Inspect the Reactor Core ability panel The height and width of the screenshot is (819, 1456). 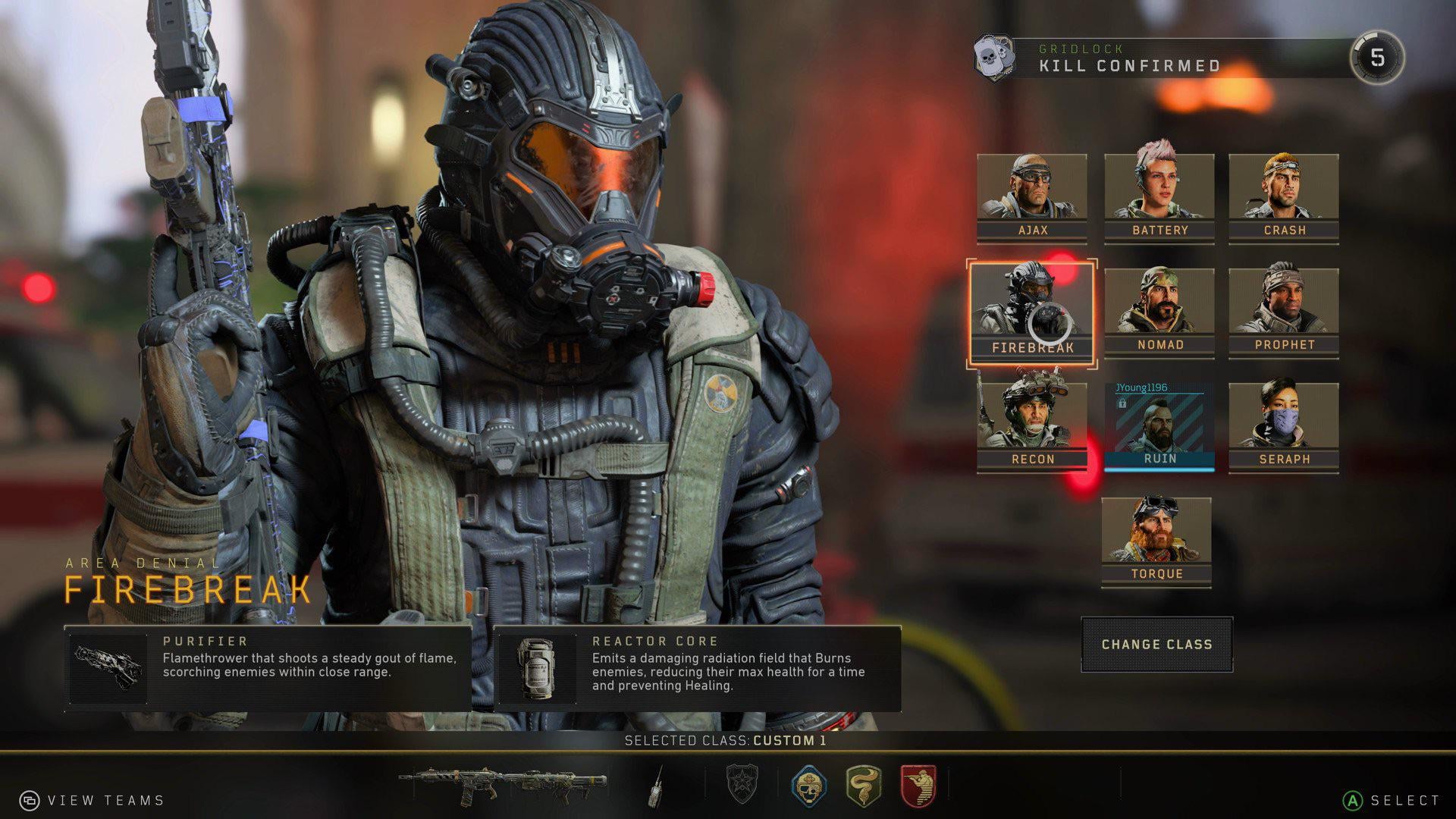coord(697,668)
